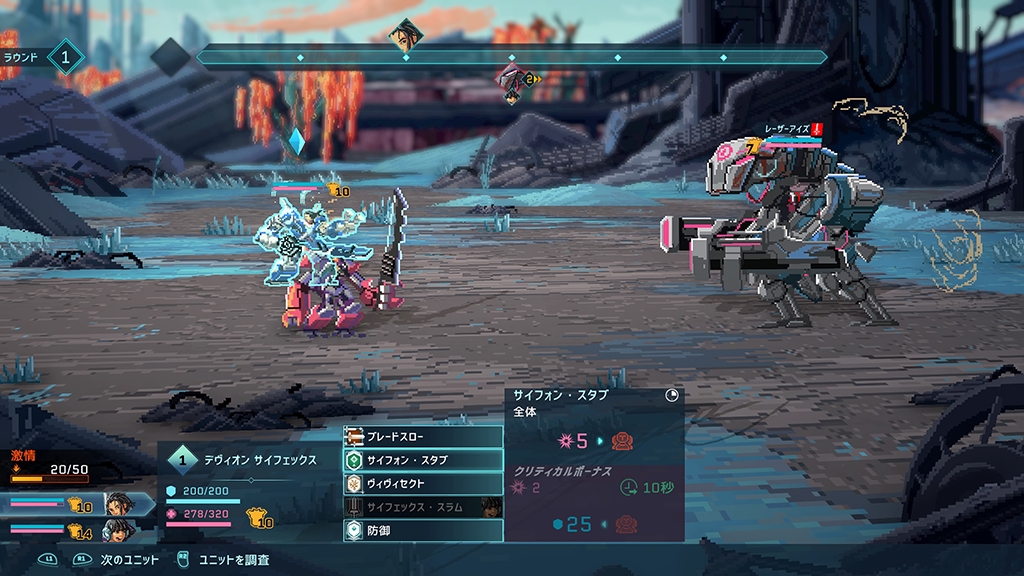
Task: Choose the サイフォン・スタブ skill
Action: click(422, 460)
